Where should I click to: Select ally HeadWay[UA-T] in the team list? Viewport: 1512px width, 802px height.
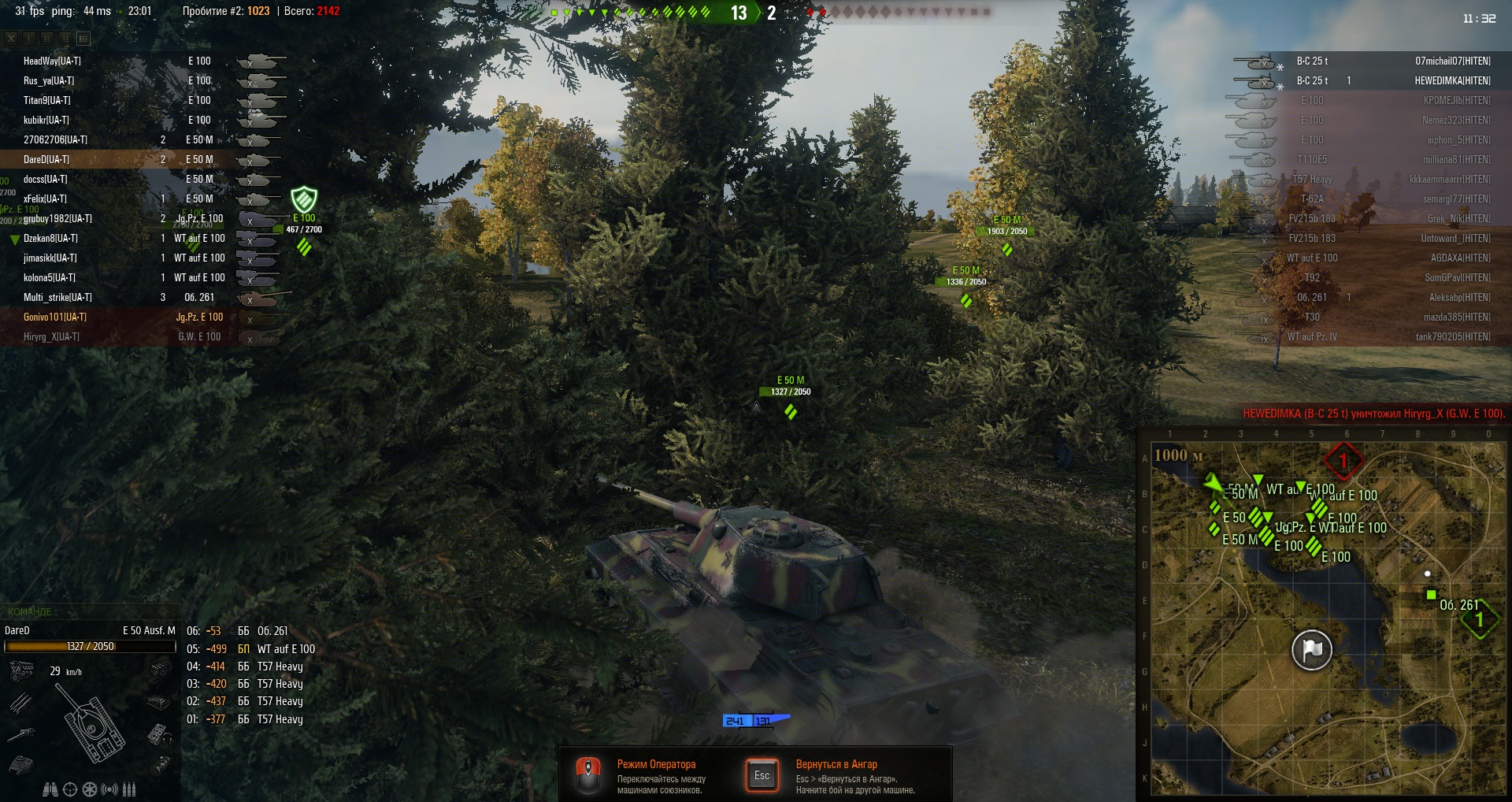click(x=52, y=61)
